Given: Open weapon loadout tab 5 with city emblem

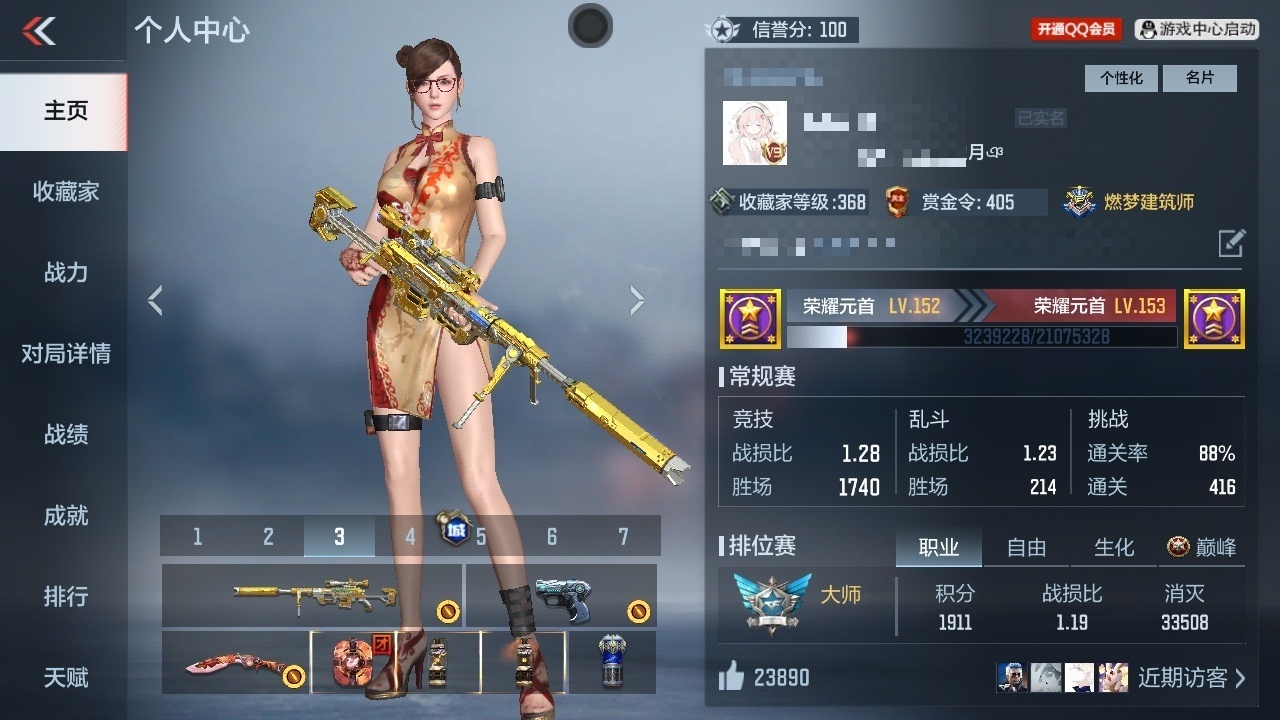Looking at the screenshot, I should click(x=480, y=536).
